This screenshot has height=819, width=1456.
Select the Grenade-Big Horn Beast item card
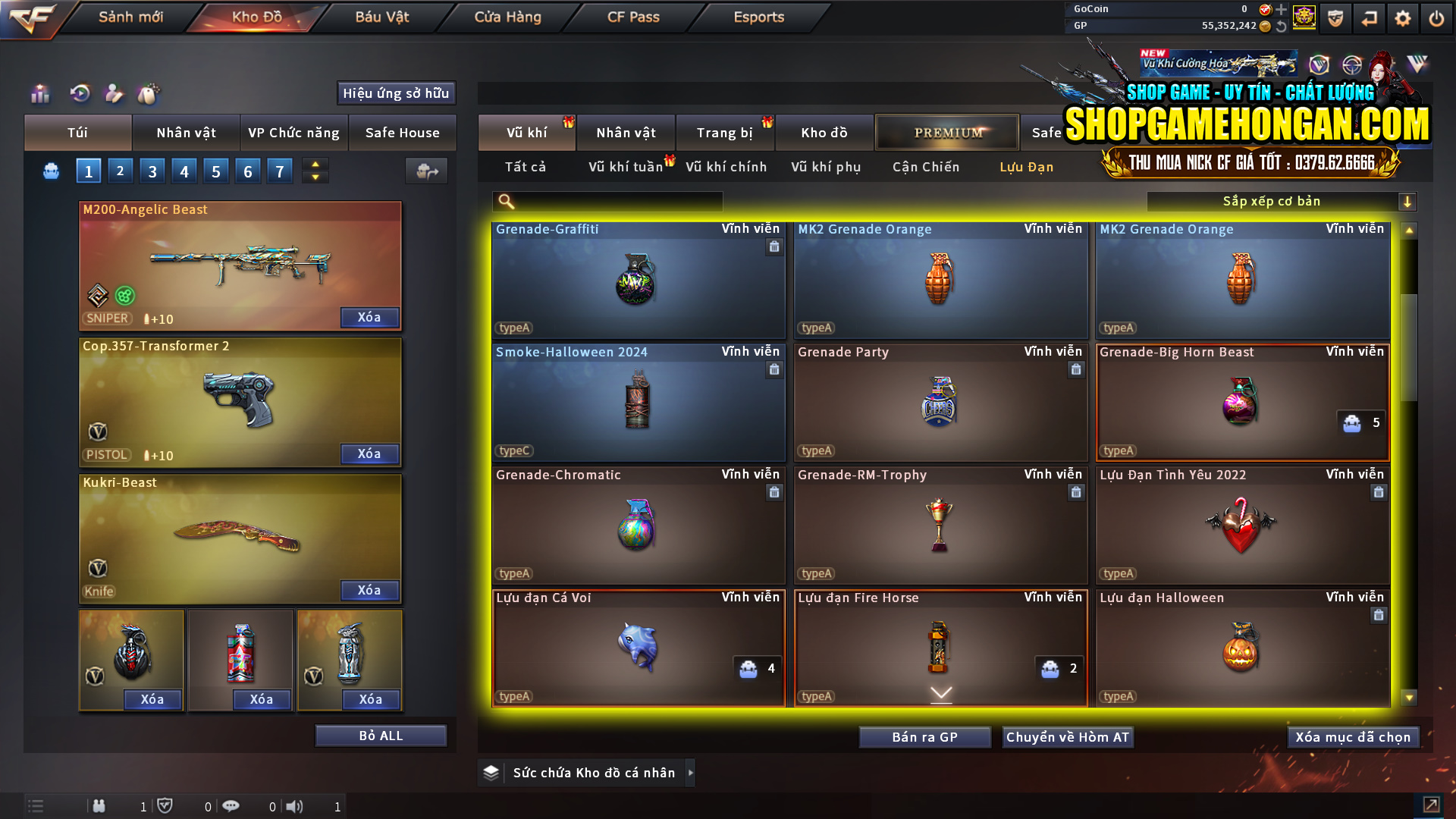click(1242, 402)
